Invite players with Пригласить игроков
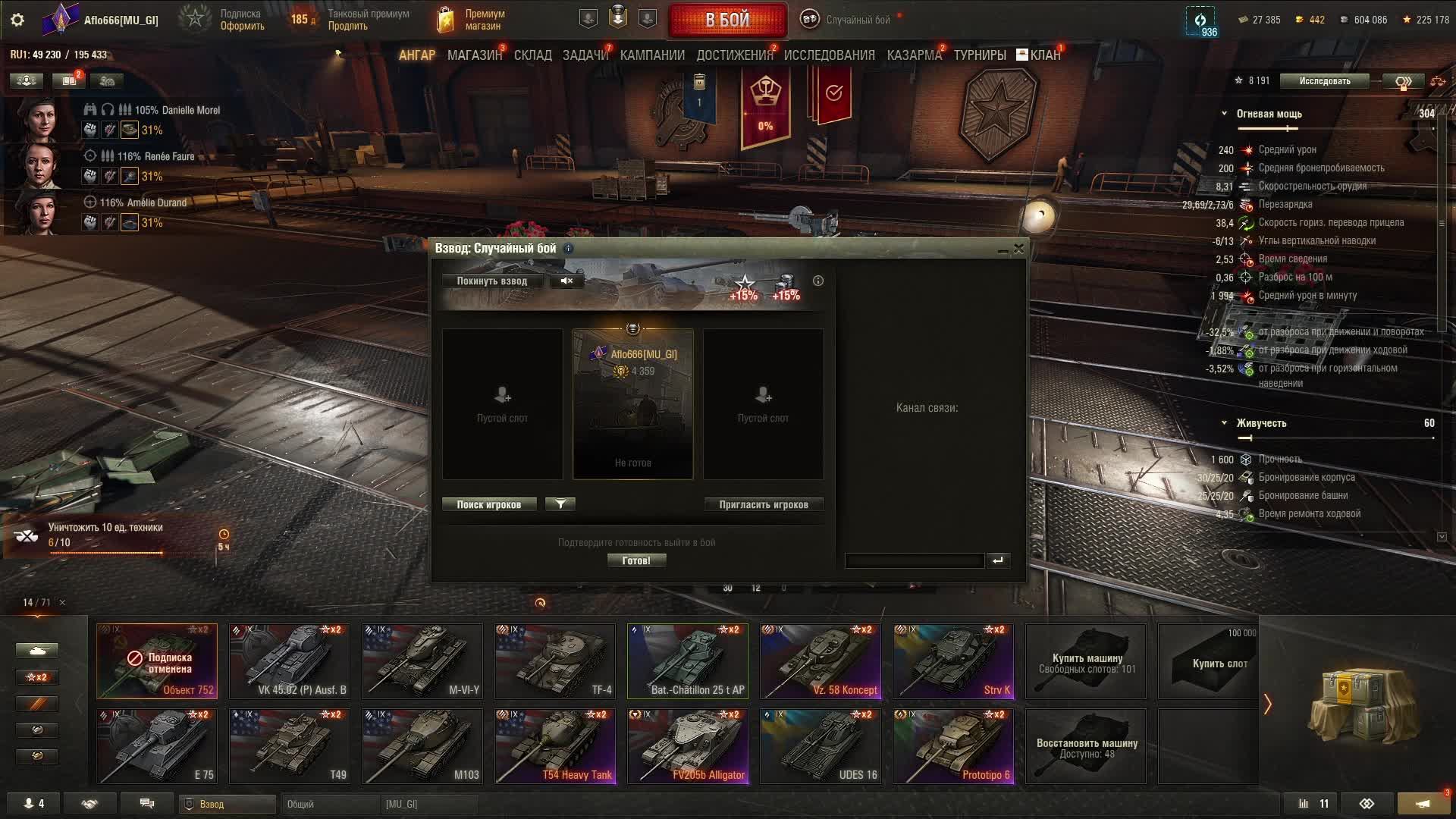Viewport: 1456px width, 819px height. [763, 505]
